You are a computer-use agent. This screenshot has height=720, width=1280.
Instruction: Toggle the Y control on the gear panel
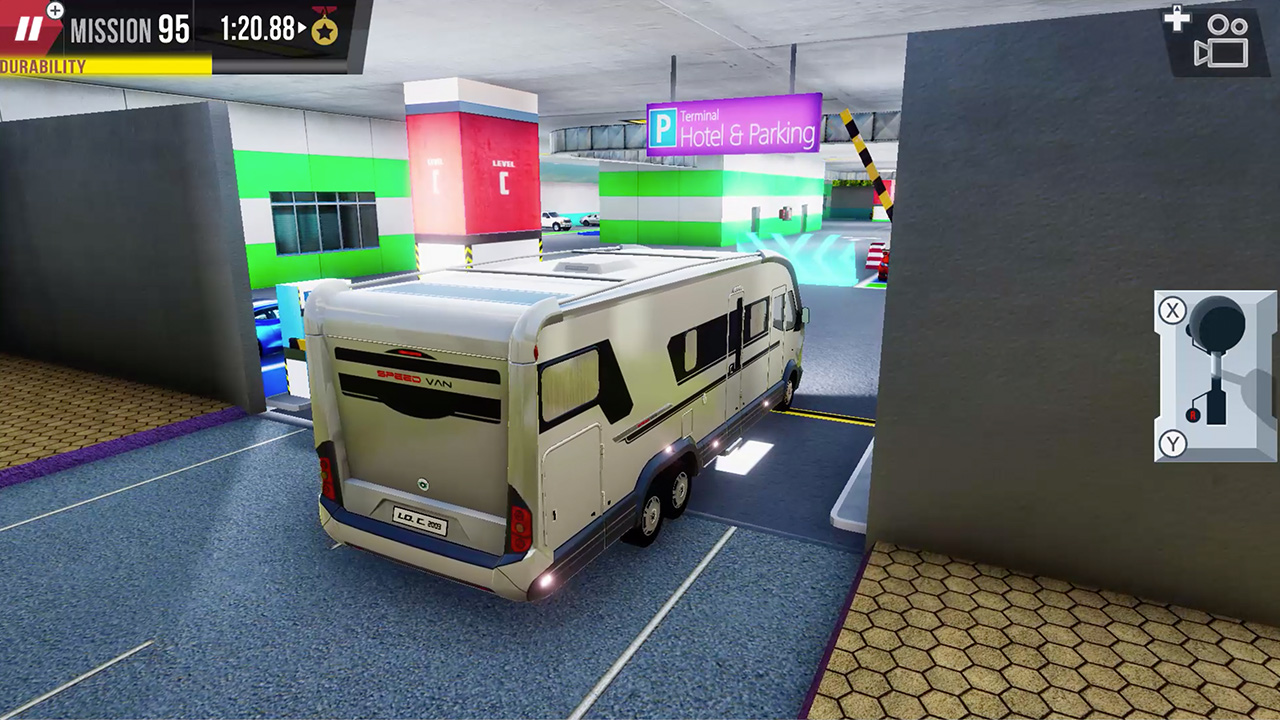pos(1171,444)
